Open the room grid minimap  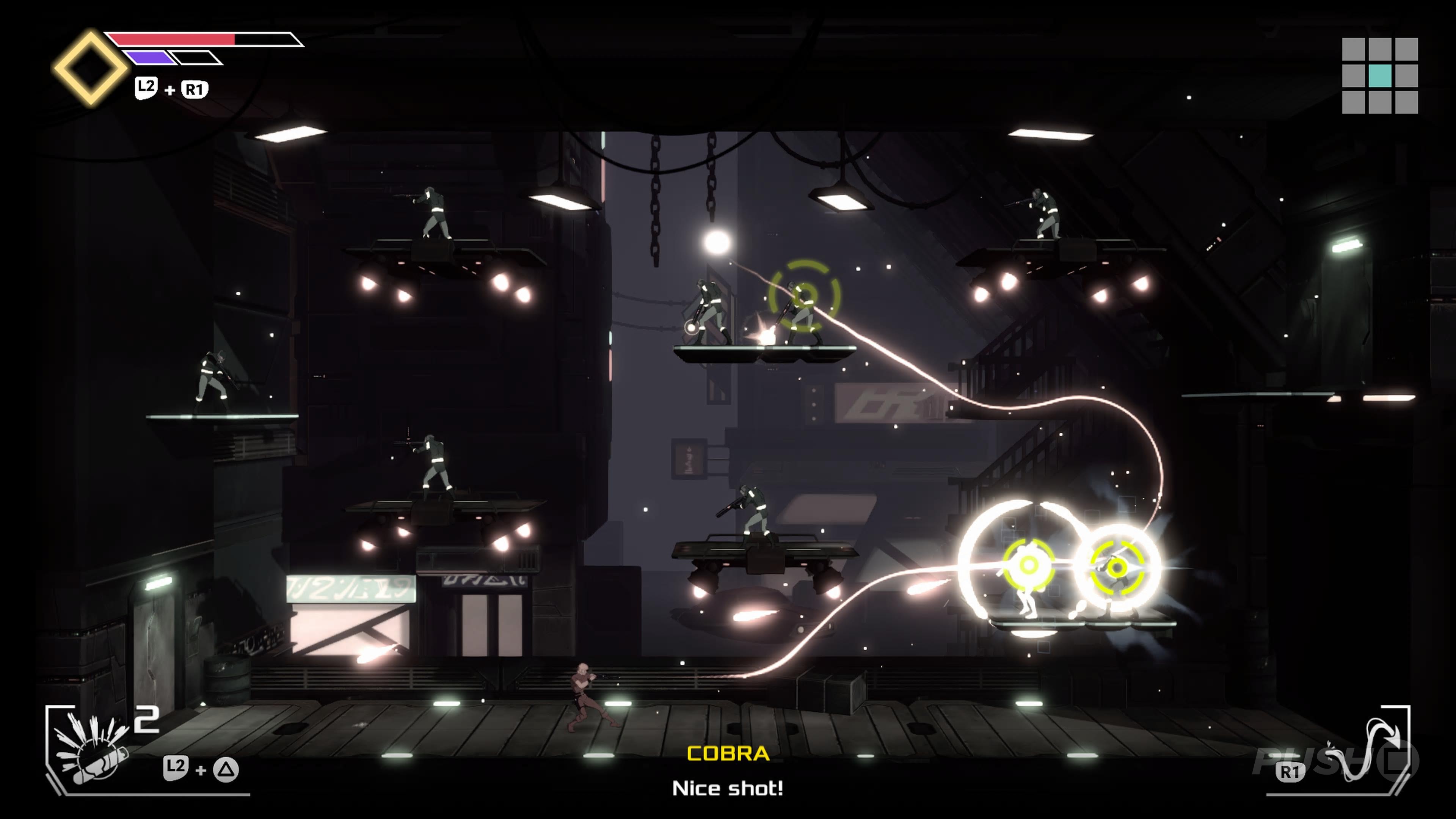[x=1380, y=76]
